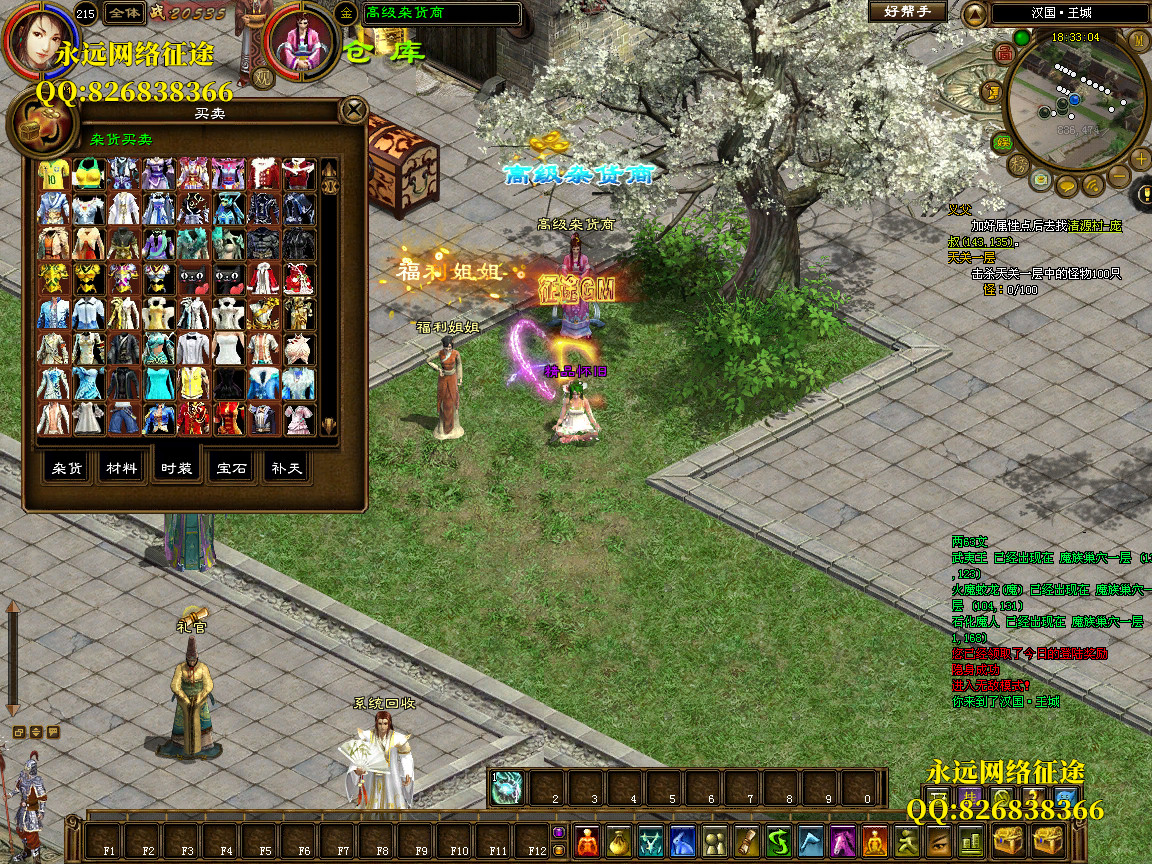Switch to the 补天 tab
The height and width of the screenshot is (864, 1152).
click(286, 468)
